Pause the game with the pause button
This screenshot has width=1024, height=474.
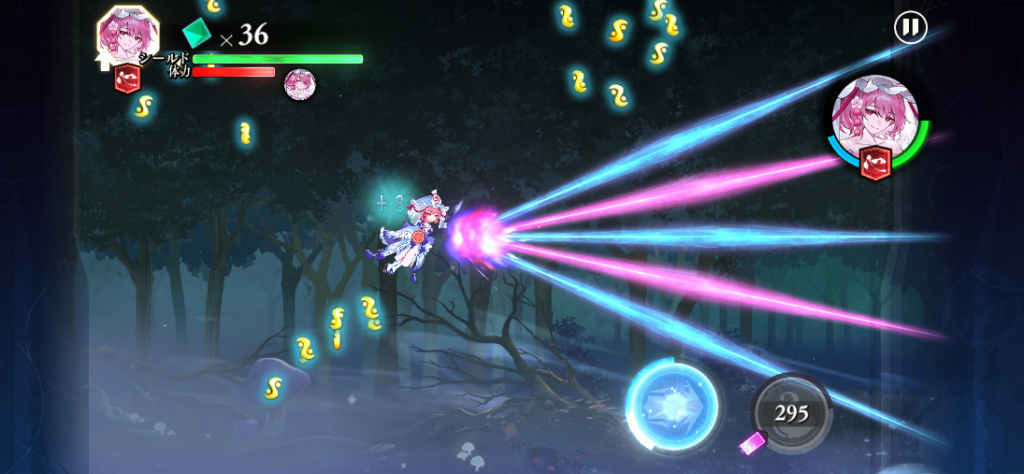[x=910, y=27]
